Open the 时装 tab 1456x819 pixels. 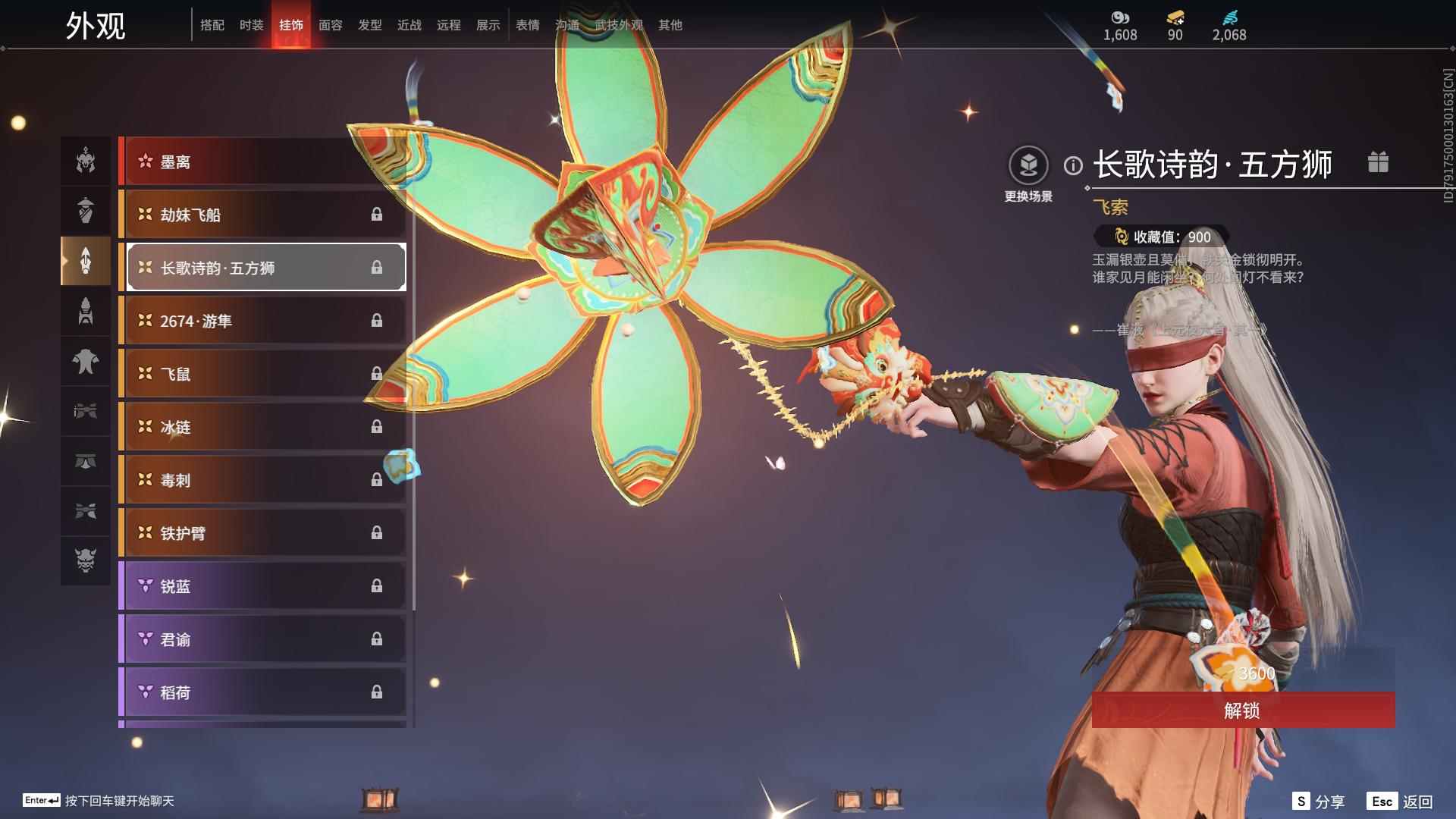(x=251, y=25)
